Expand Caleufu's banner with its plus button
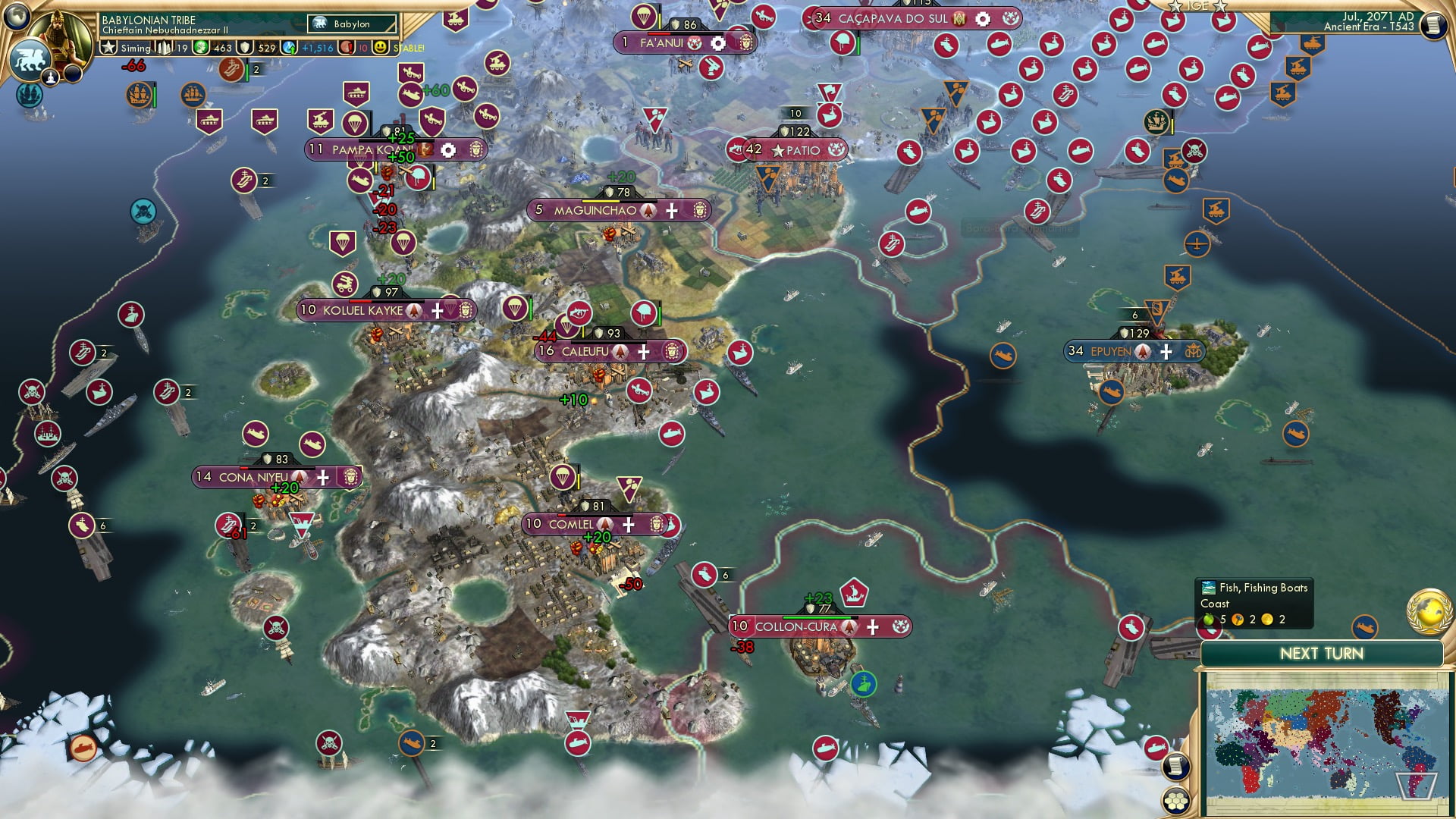1456x819 pixels. pos(642,352)
